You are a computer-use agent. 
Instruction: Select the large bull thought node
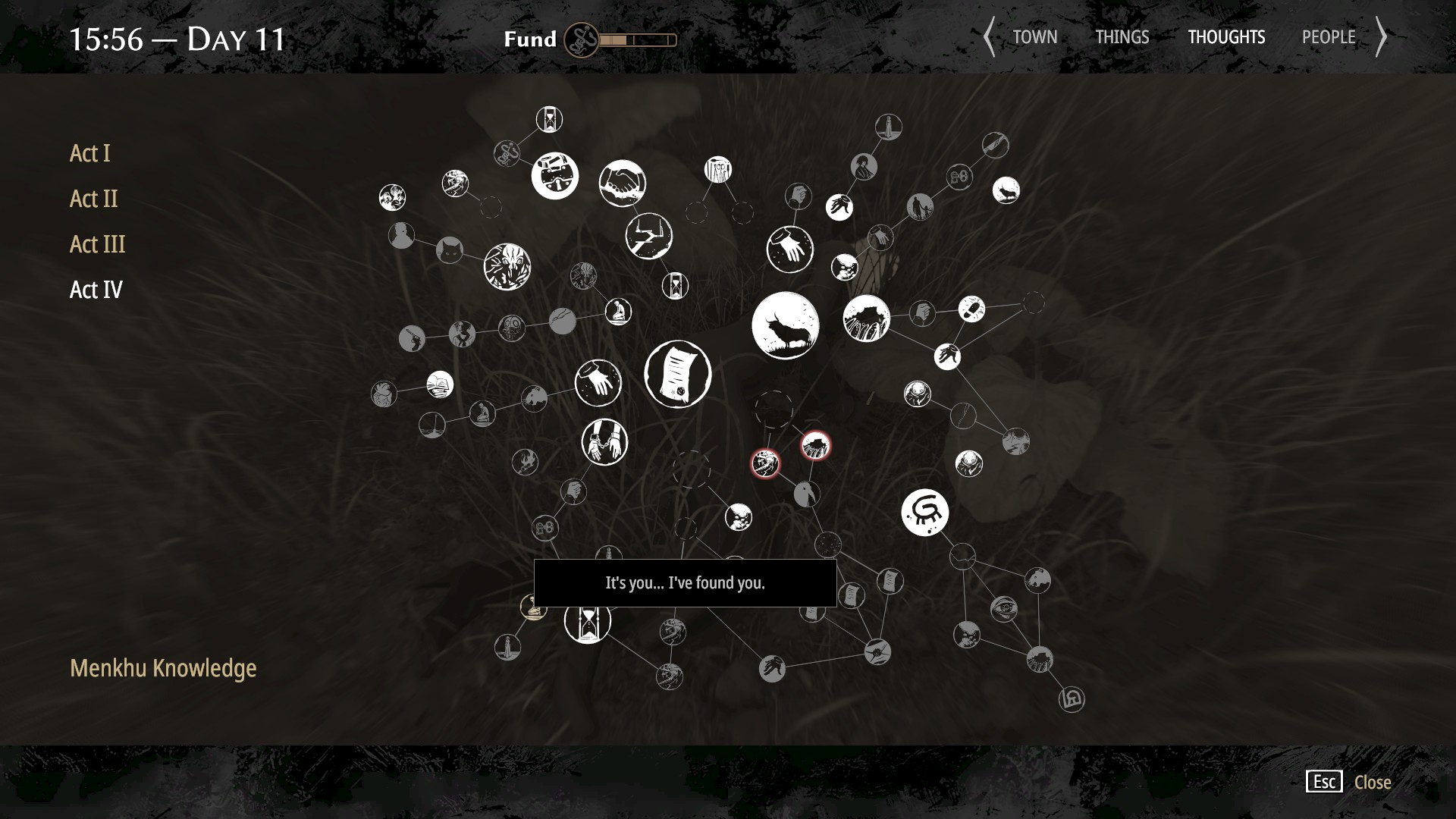pos(785,325)
